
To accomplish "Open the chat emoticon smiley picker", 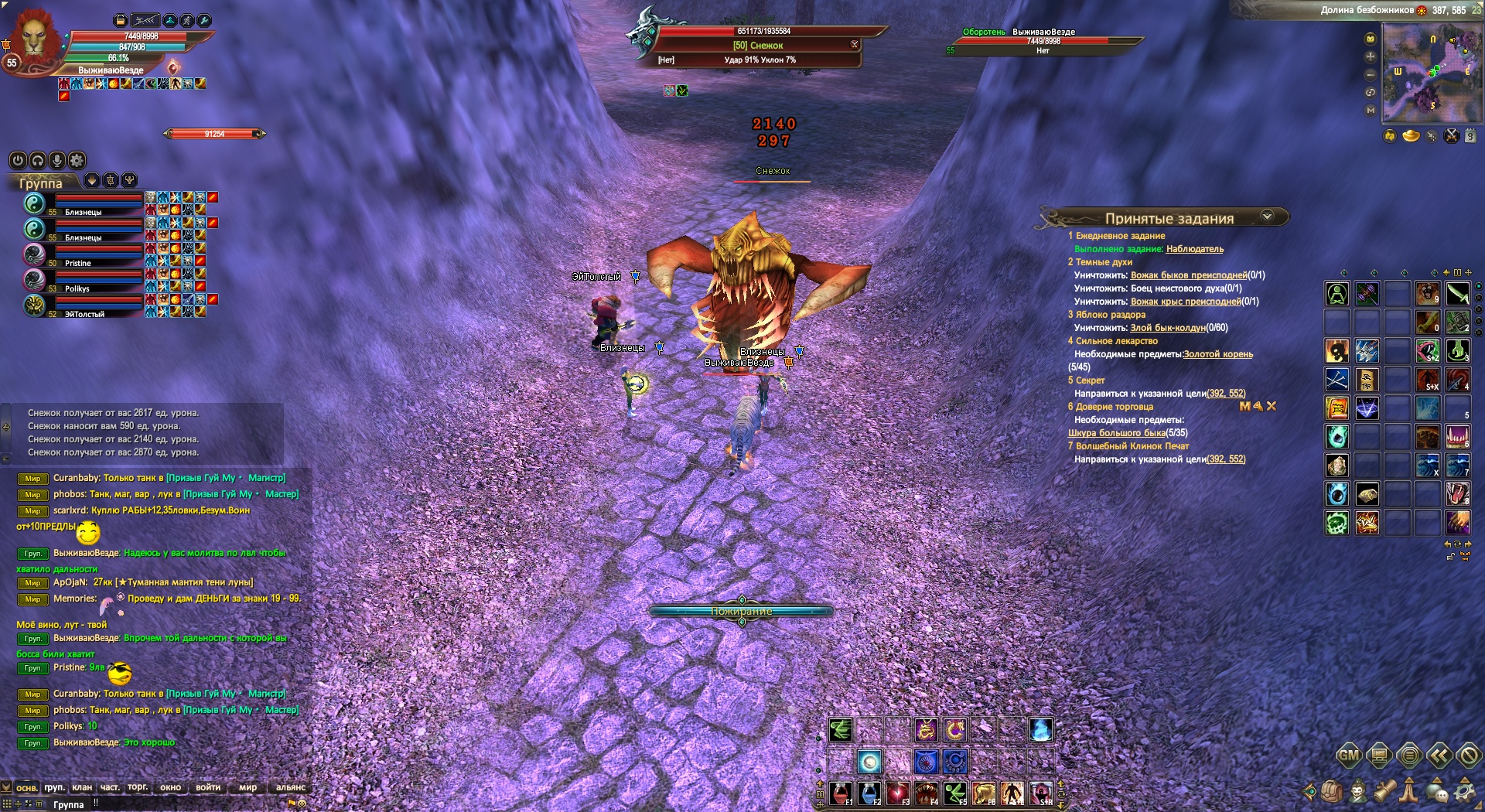I will 302,803.
